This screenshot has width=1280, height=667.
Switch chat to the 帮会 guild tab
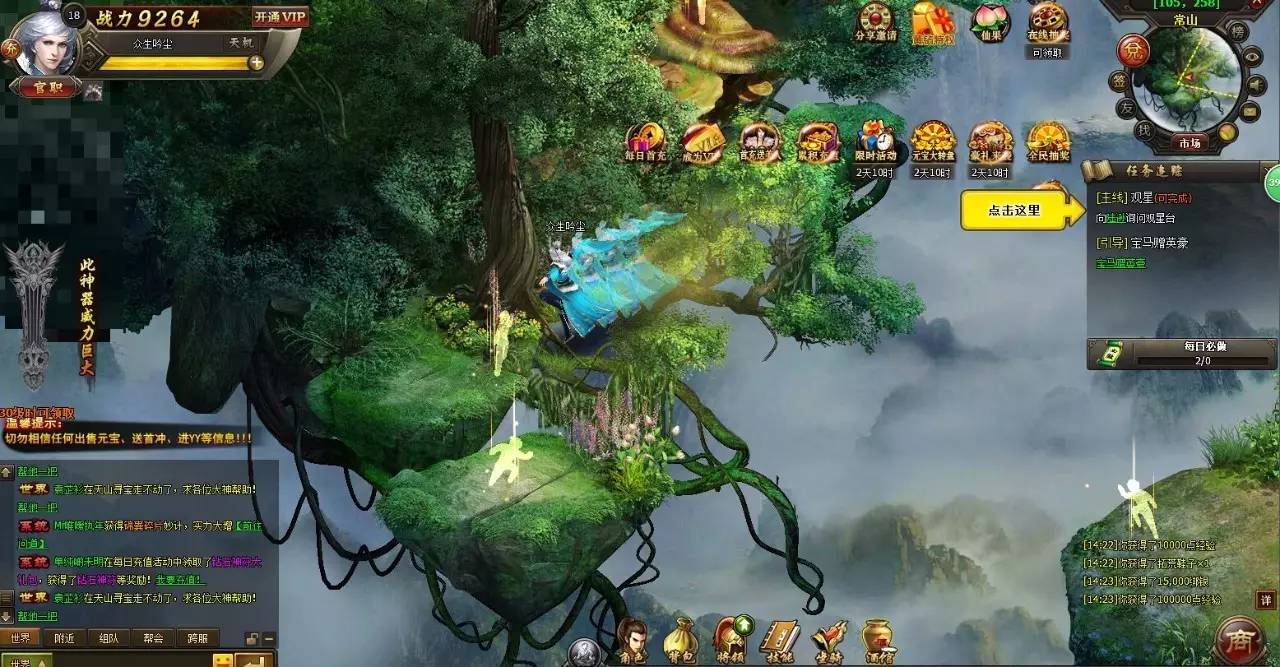coord(153,638)
